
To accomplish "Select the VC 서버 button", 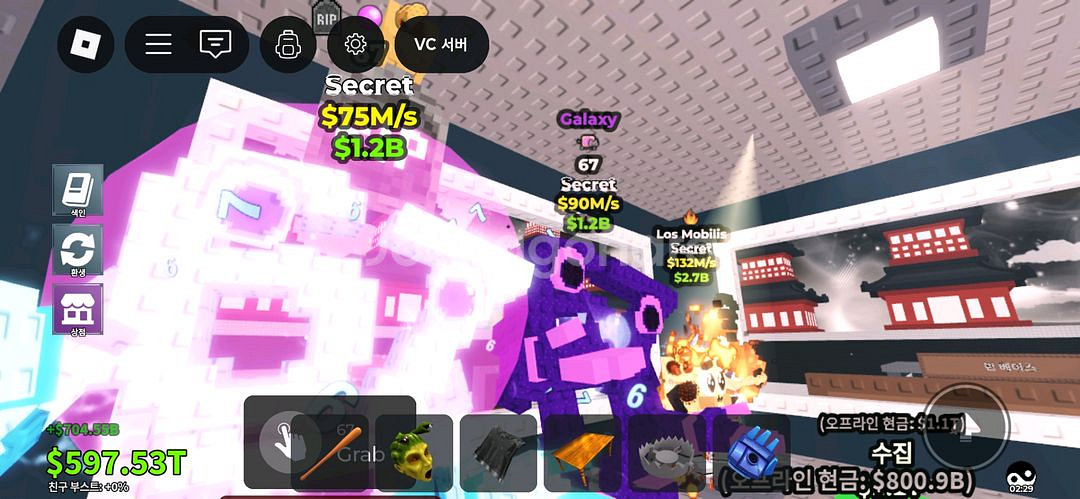I will coord(441,45).
